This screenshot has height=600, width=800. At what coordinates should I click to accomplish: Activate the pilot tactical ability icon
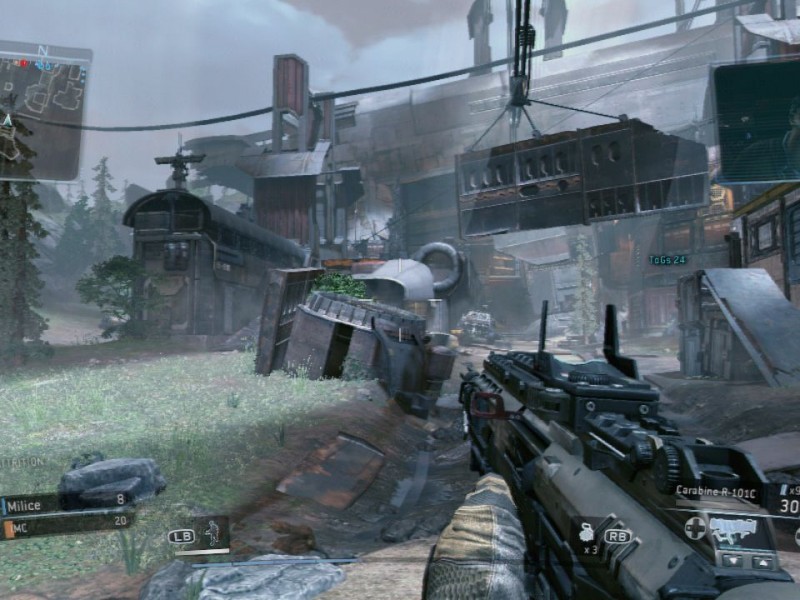coord(211,533)
